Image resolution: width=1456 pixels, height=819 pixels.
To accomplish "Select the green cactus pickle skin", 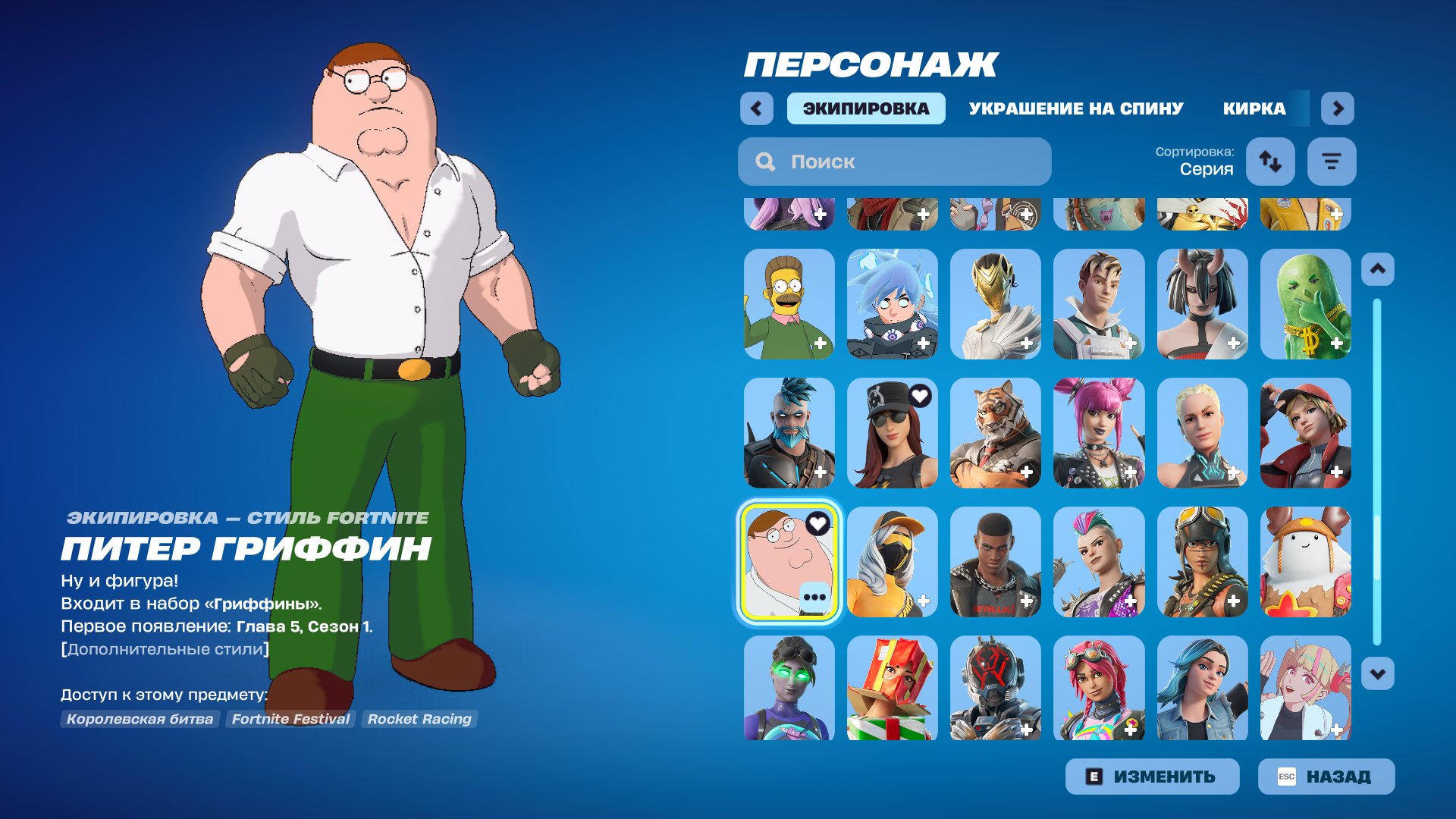I will pyautogui.click(x=1307, y=304).
